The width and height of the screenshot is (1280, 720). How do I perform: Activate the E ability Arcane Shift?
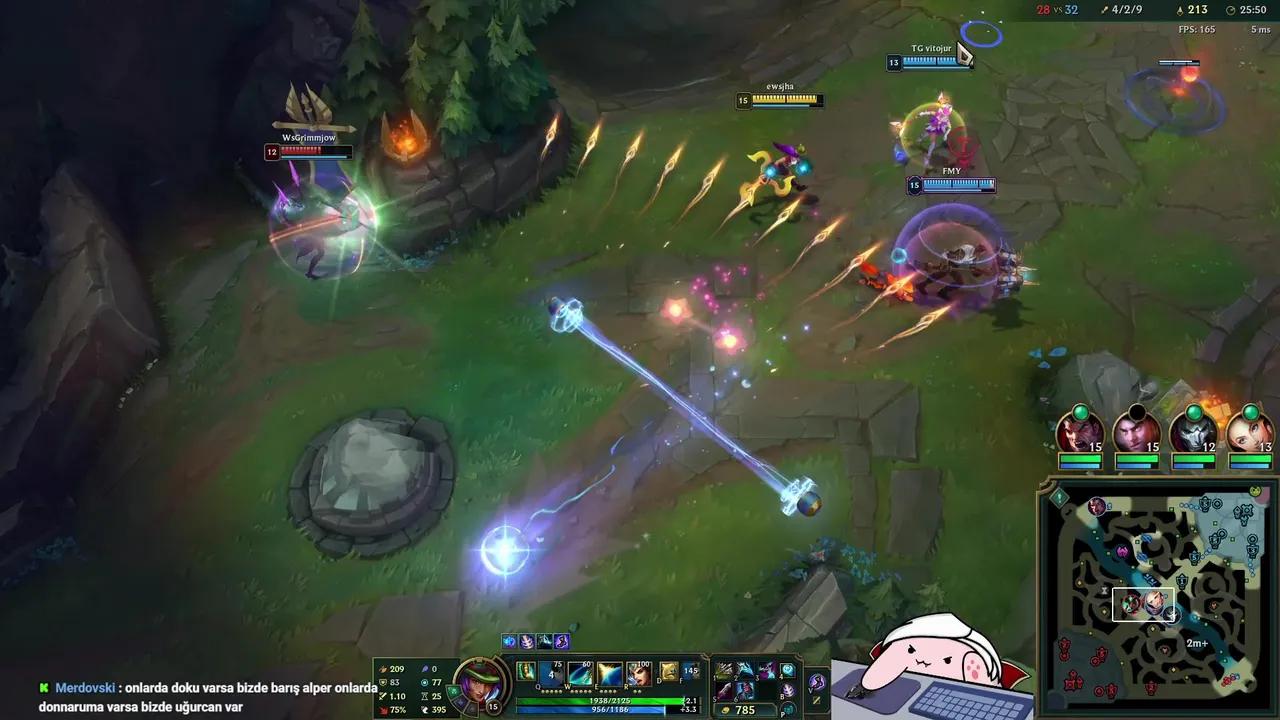tap(609, 673)
